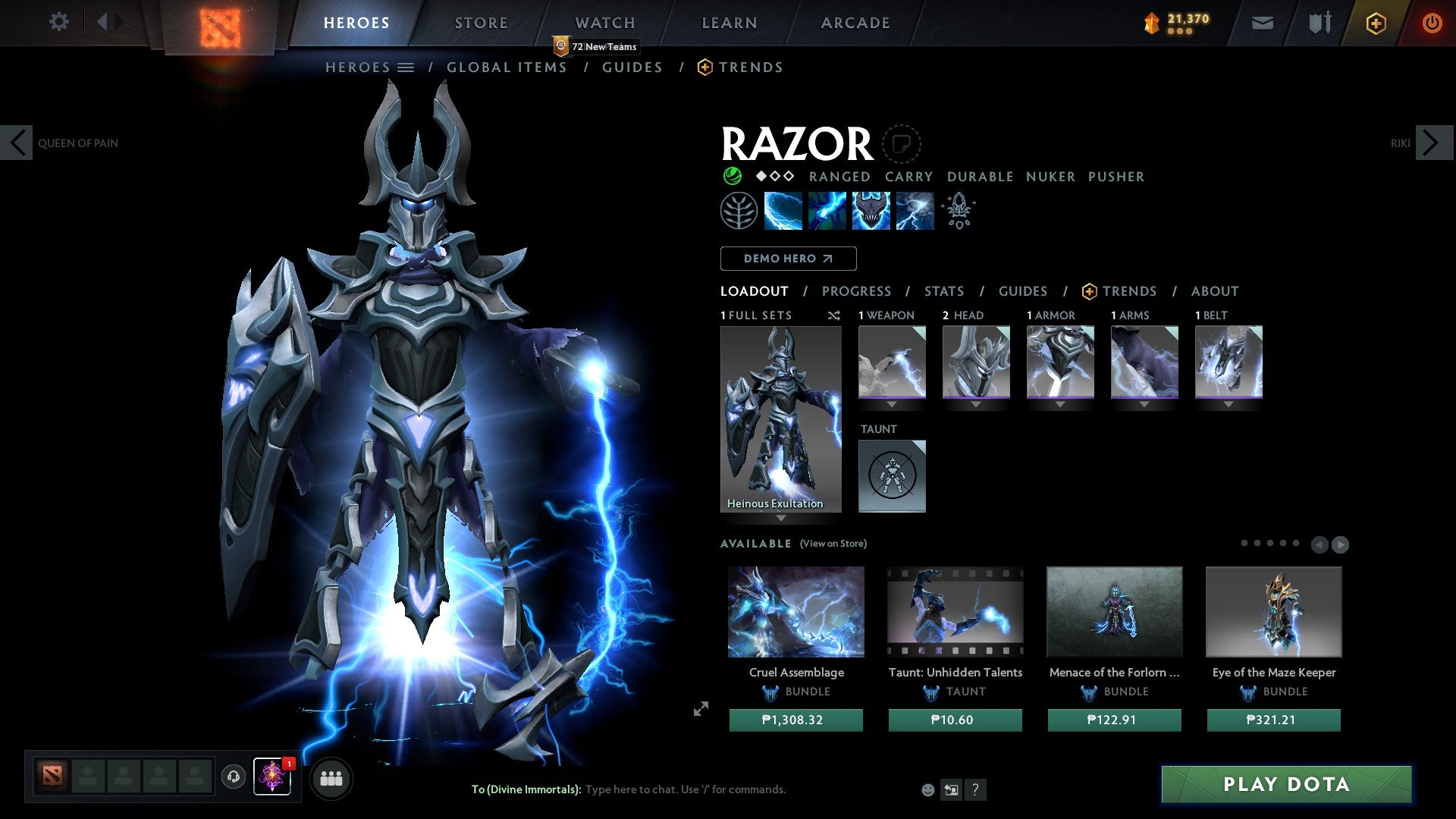This screenshot has height=819, width=1456.
Task: Open the settings gear icon
Action: (59, 22)
